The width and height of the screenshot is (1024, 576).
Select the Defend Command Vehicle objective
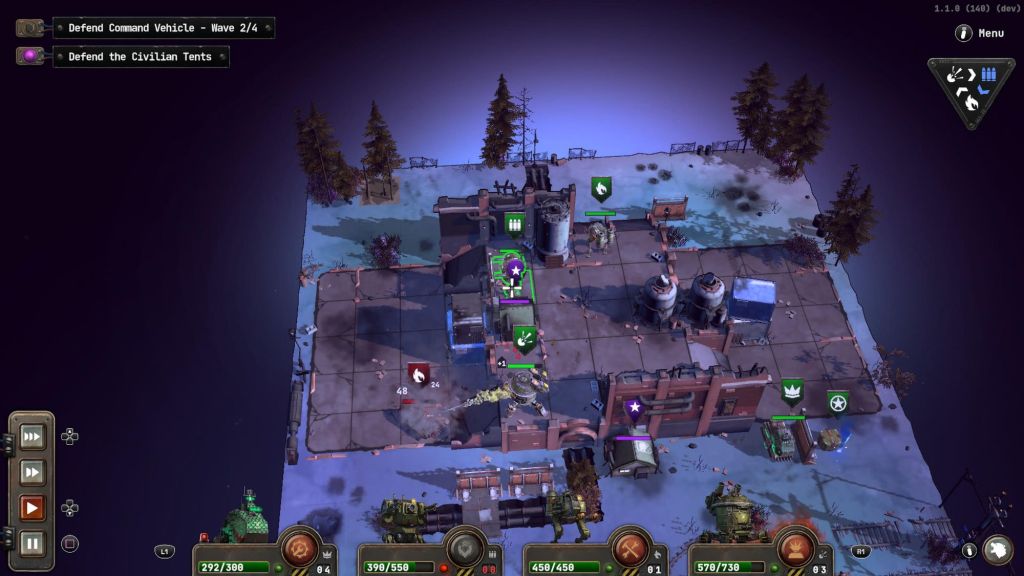coord(163,28)
